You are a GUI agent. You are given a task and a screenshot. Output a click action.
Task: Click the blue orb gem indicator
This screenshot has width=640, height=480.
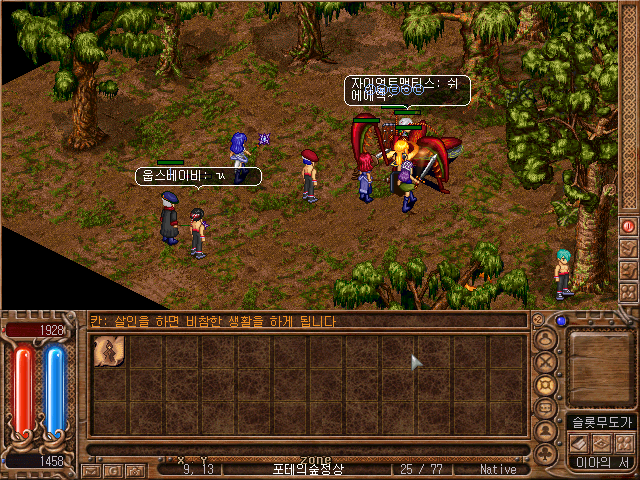[x=562, y=322]
